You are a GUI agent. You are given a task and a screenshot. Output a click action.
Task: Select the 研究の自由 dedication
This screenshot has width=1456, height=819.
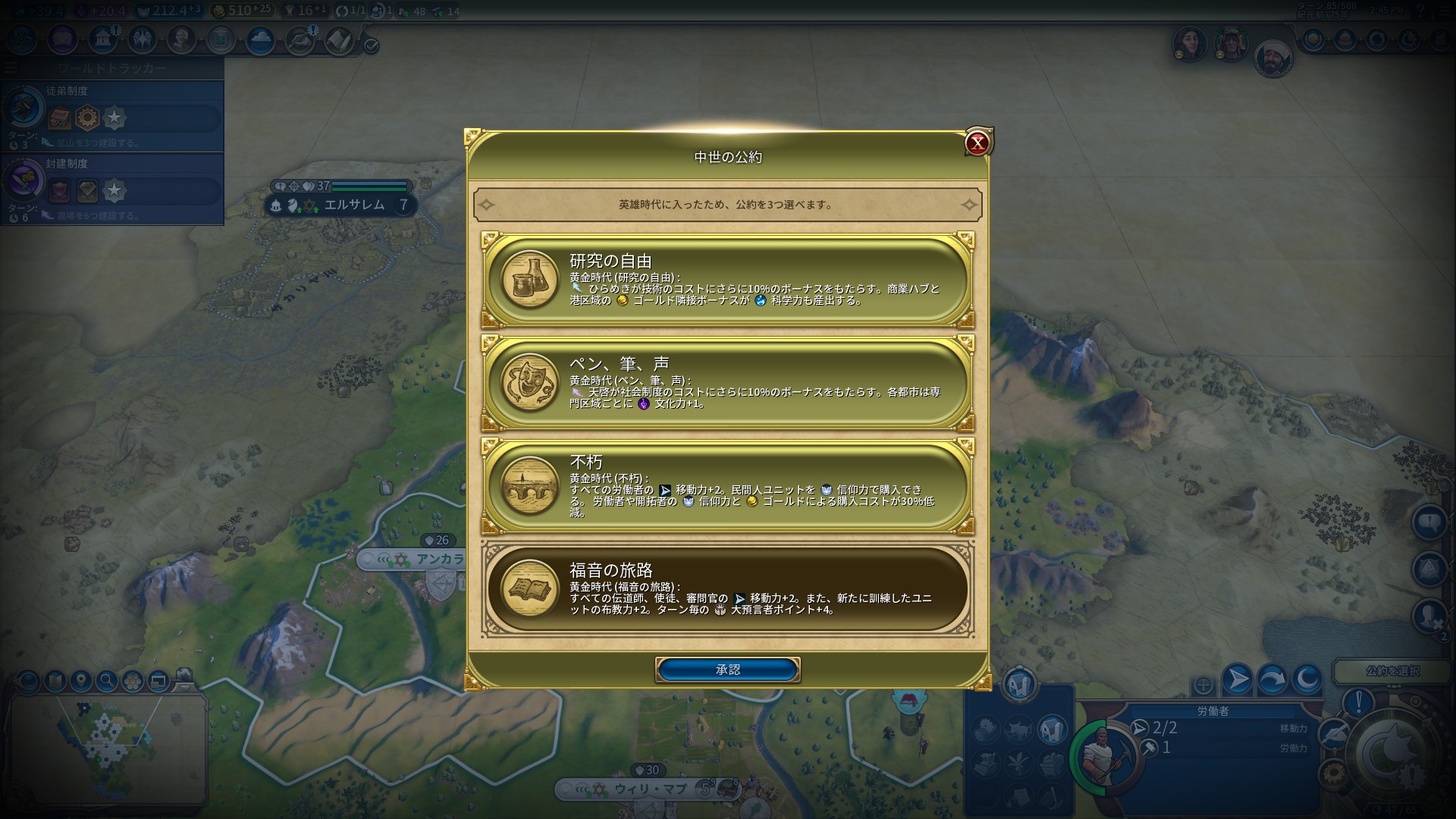pyautogui.click(x=728, y=280)
